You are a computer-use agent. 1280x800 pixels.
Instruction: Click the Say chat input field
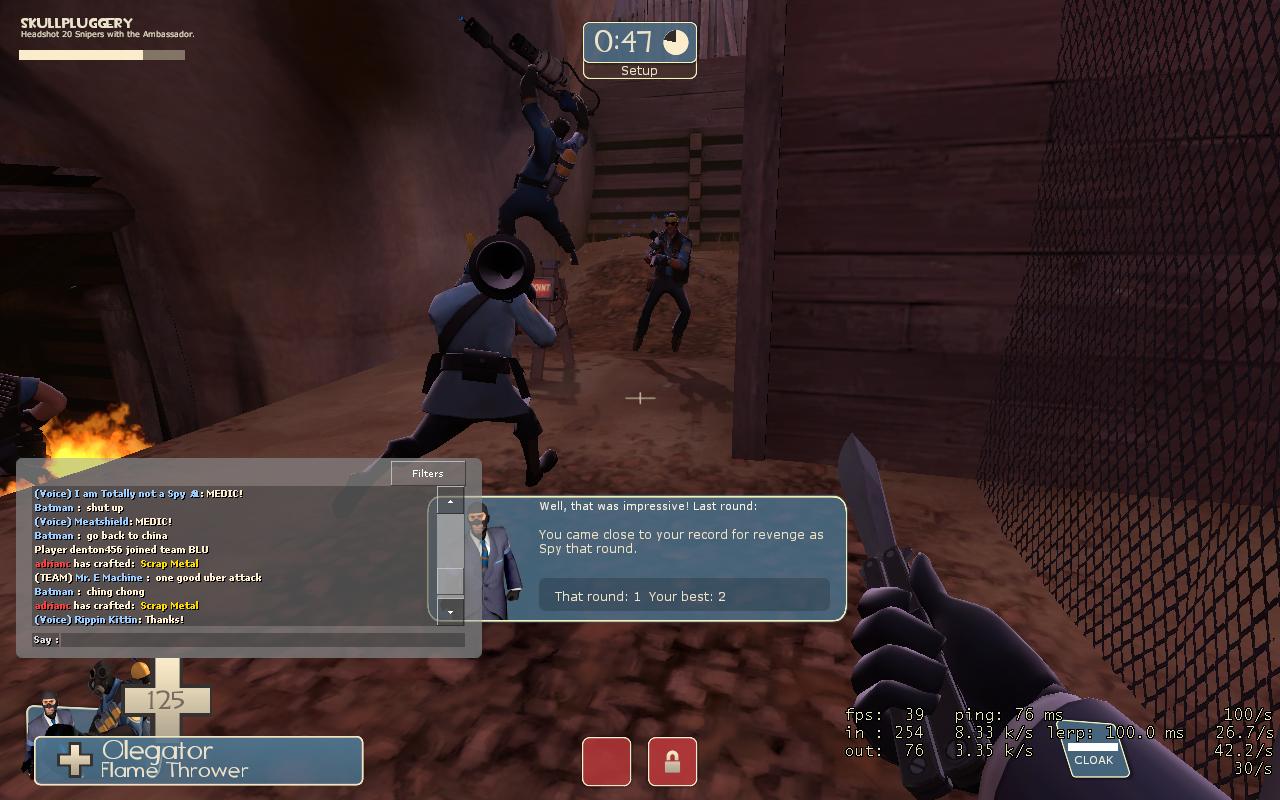(x=262, y=640)
